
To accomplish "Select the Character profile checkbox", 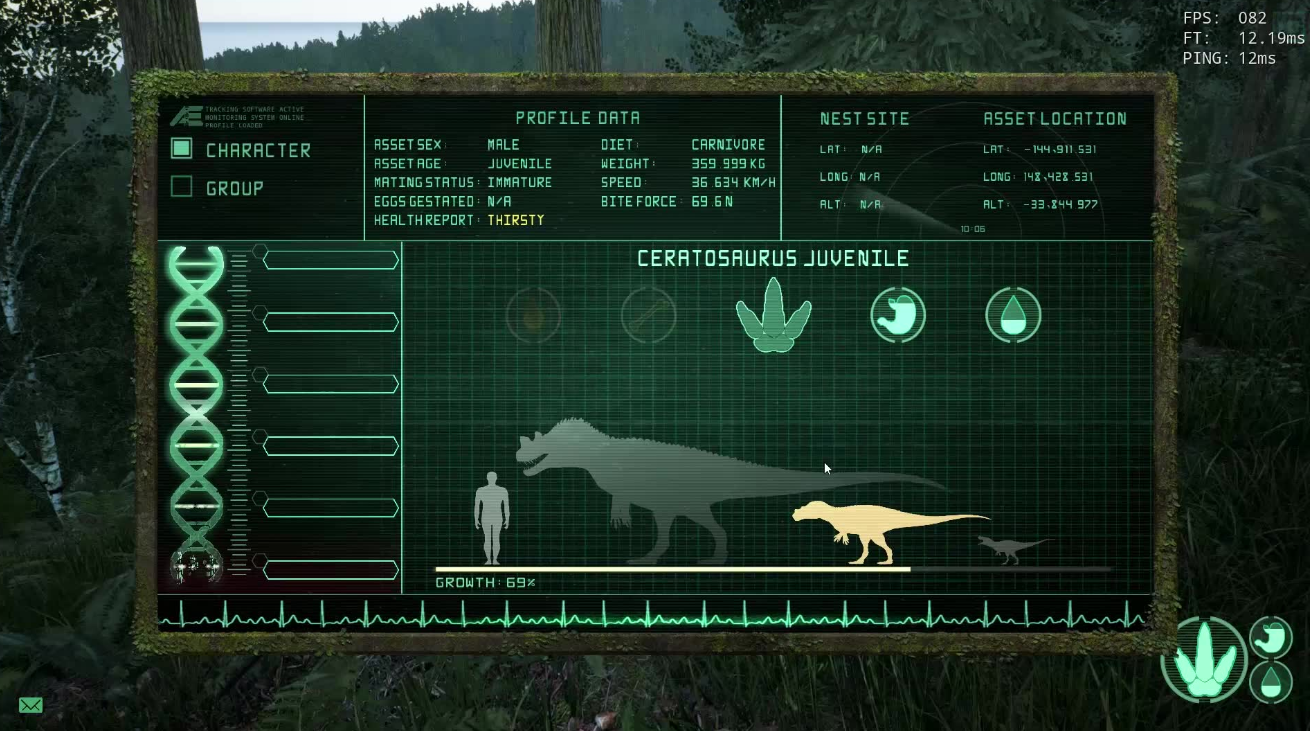I will point(181,149).
